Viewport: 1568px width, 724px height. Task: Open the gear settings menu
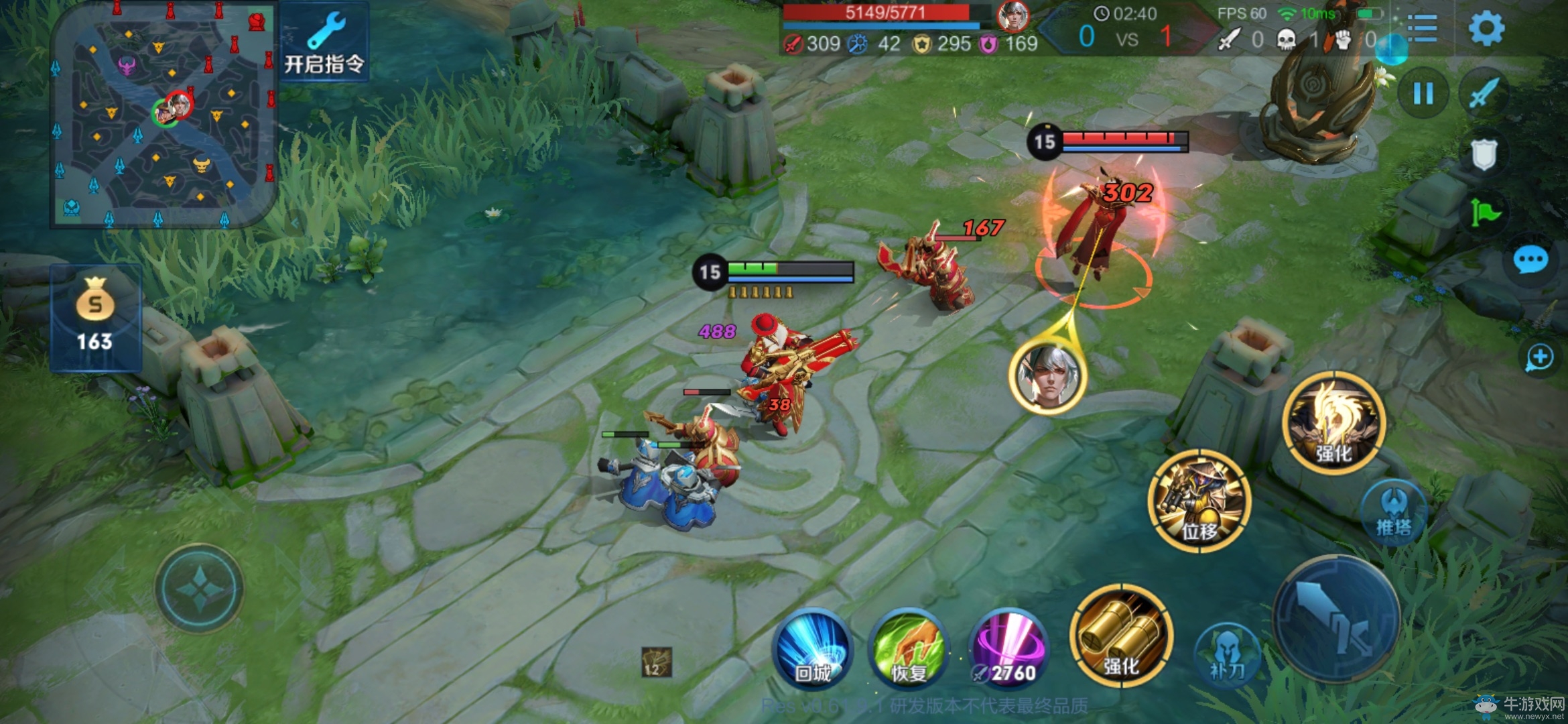[x=1486, y=28]
